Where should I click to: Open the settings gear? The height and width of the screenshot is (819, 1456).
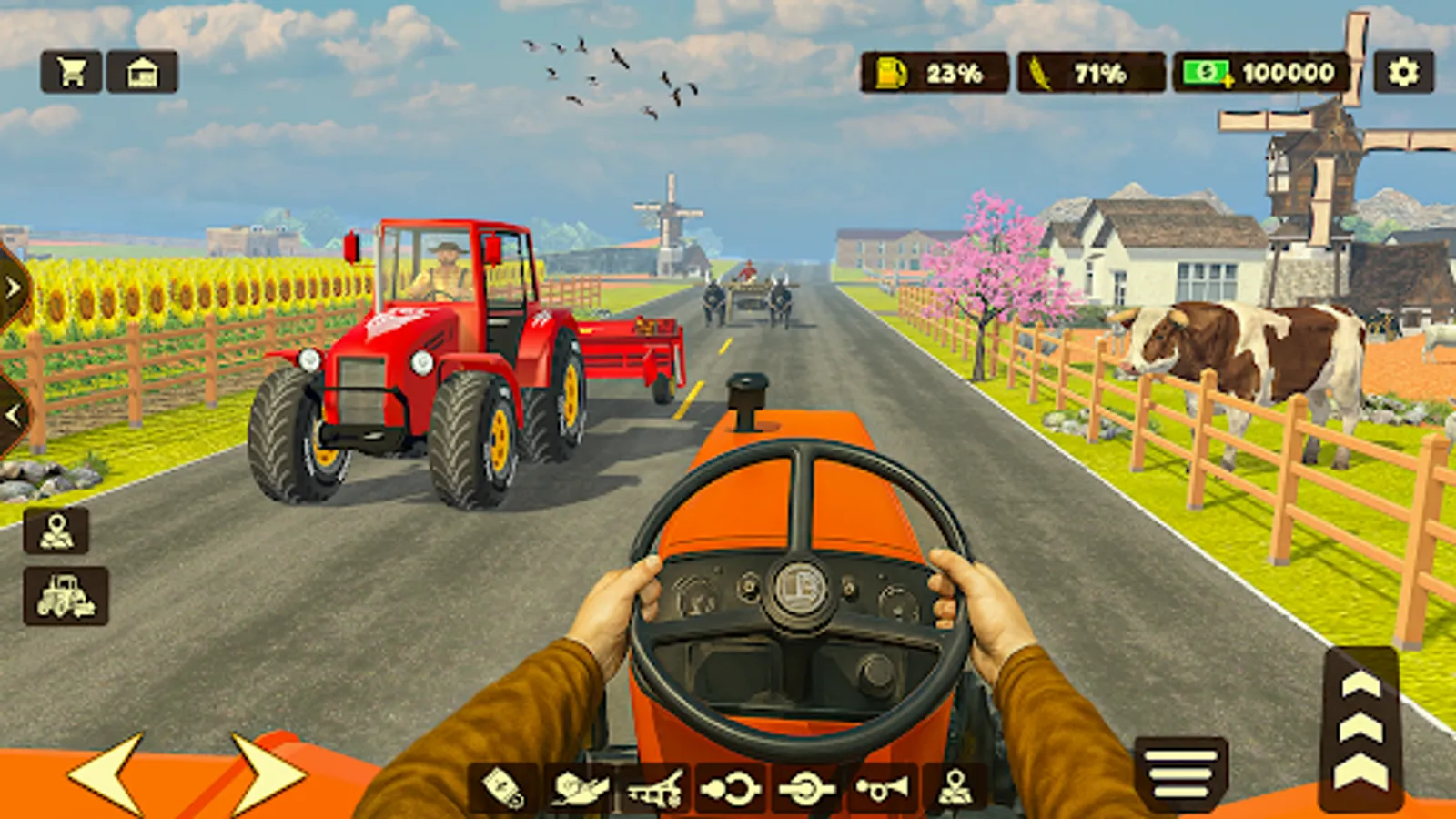(x=1402, y=70)
